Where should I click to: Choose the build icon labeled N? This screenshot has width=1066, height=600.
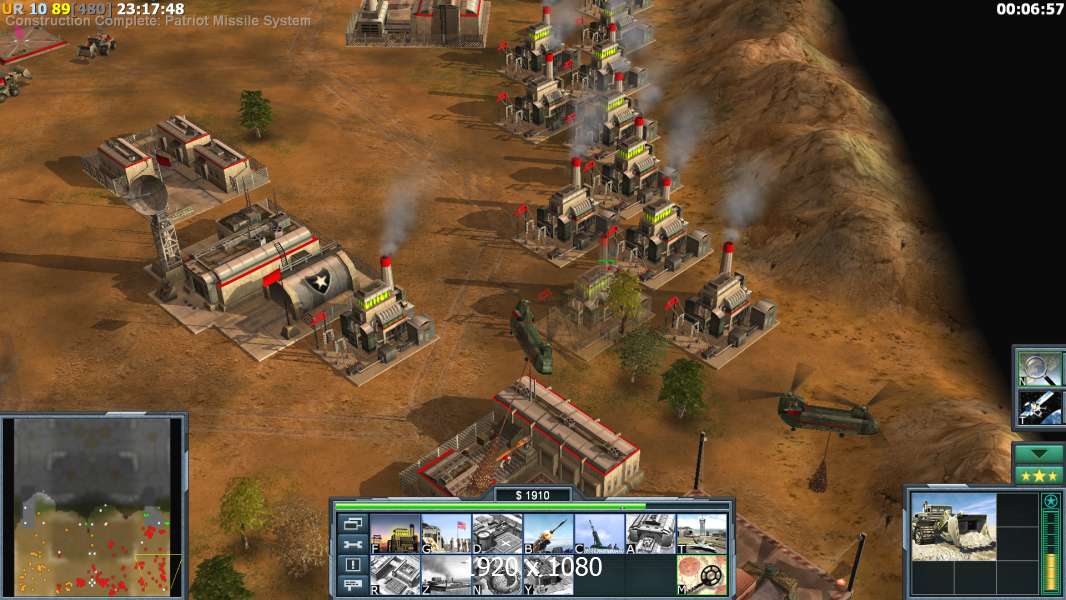tap(497, 574)
